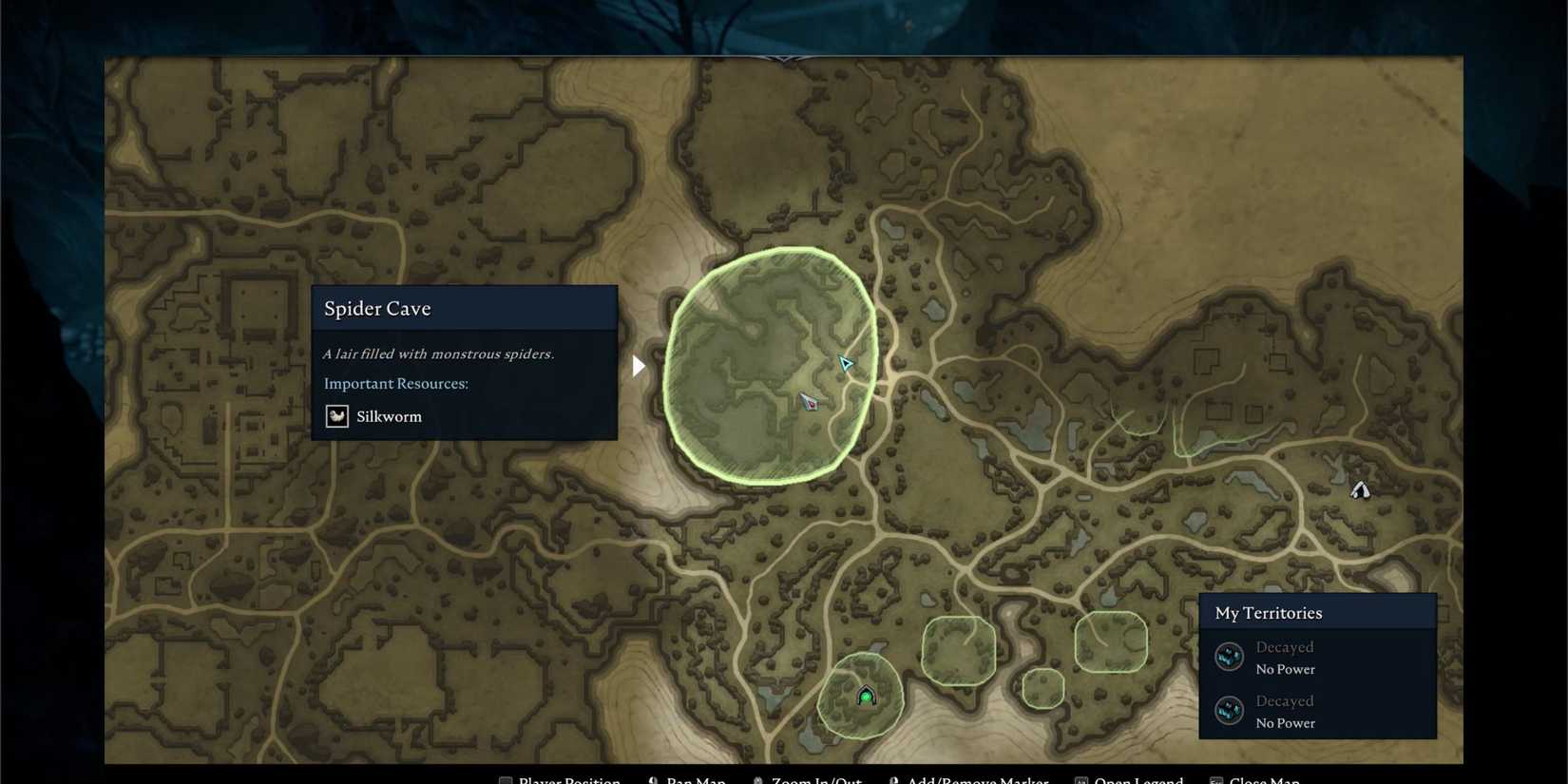
Task: Expand the first Decayed territory entry
Action: (1285, 646)
